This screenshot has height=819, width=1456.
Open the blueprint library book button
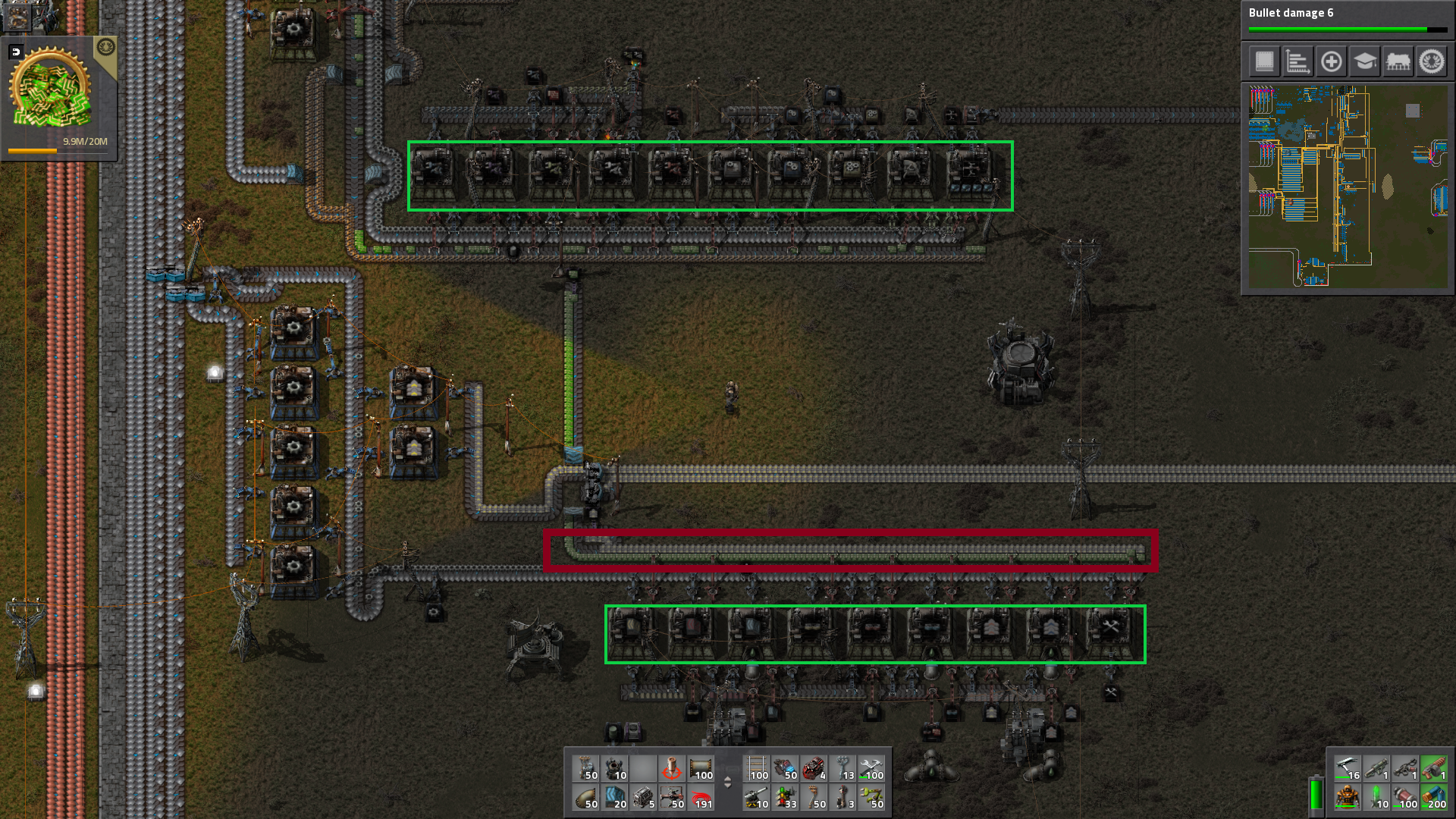[1264, 61]
